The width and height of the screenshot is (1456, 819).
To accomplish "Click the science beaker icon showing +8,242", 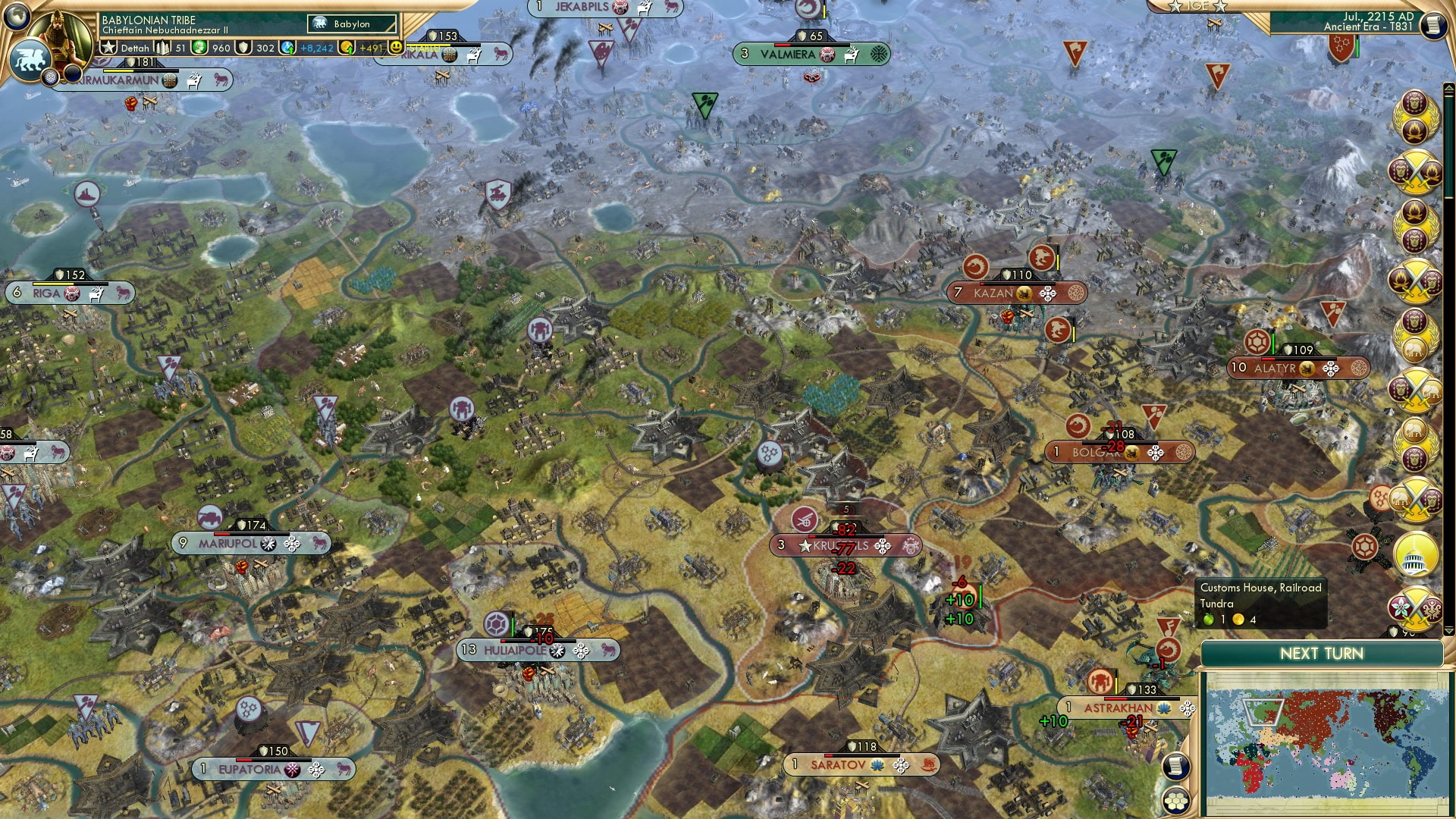I will pos(287,48).
